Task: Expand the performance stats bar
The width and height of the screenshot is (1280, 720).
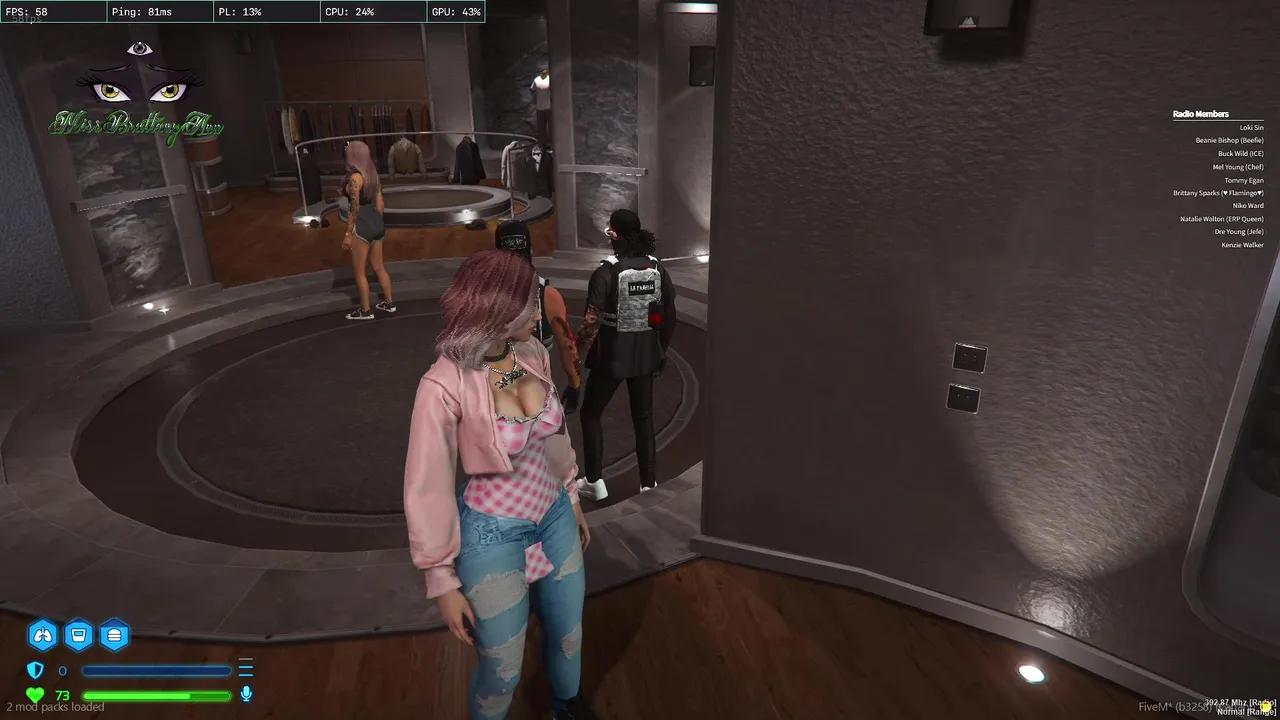Action: click(240, 12)
